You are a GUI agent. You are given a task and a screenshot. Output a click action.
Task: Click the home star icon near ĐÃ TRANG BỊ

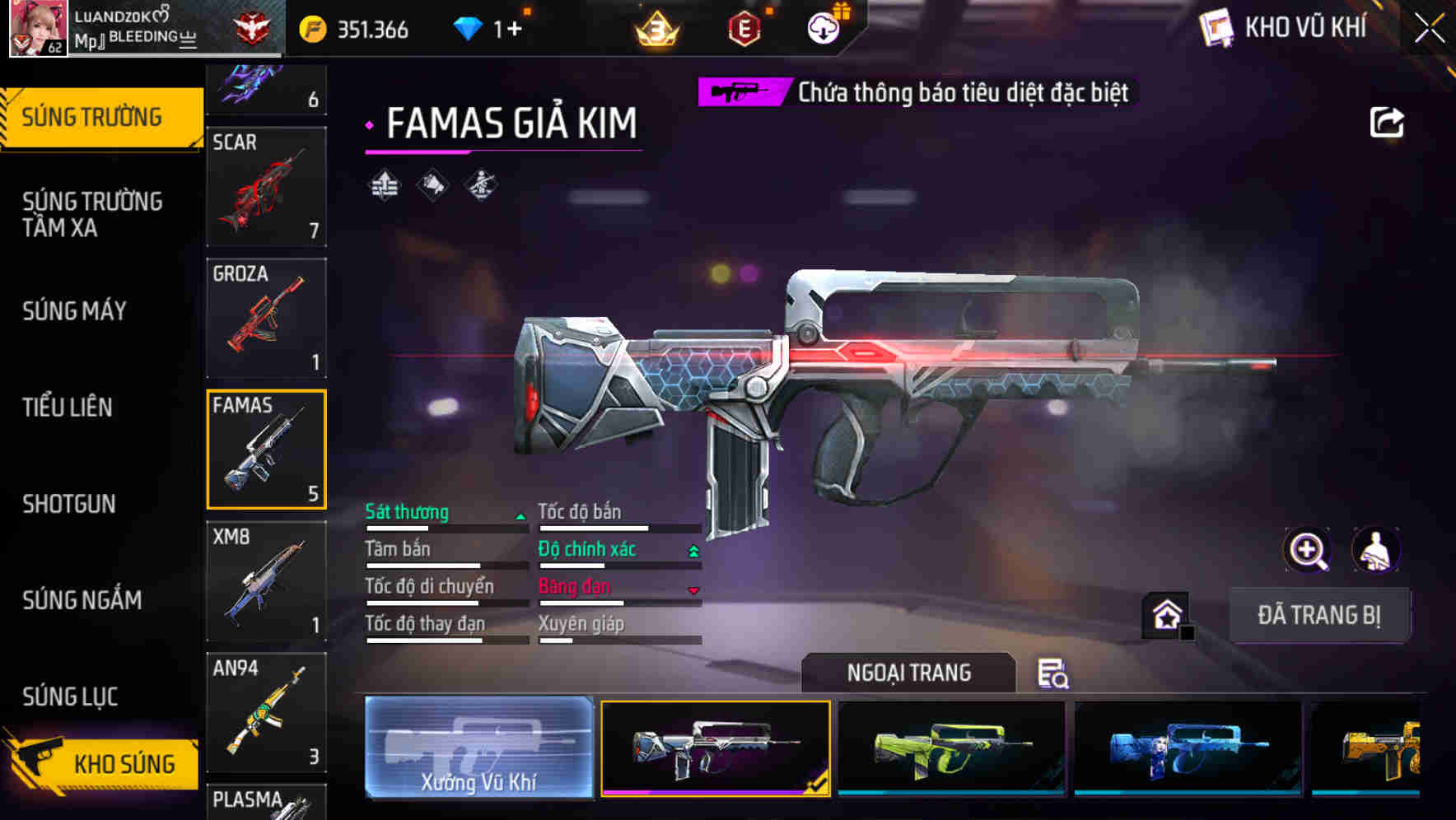(1164, 613)
